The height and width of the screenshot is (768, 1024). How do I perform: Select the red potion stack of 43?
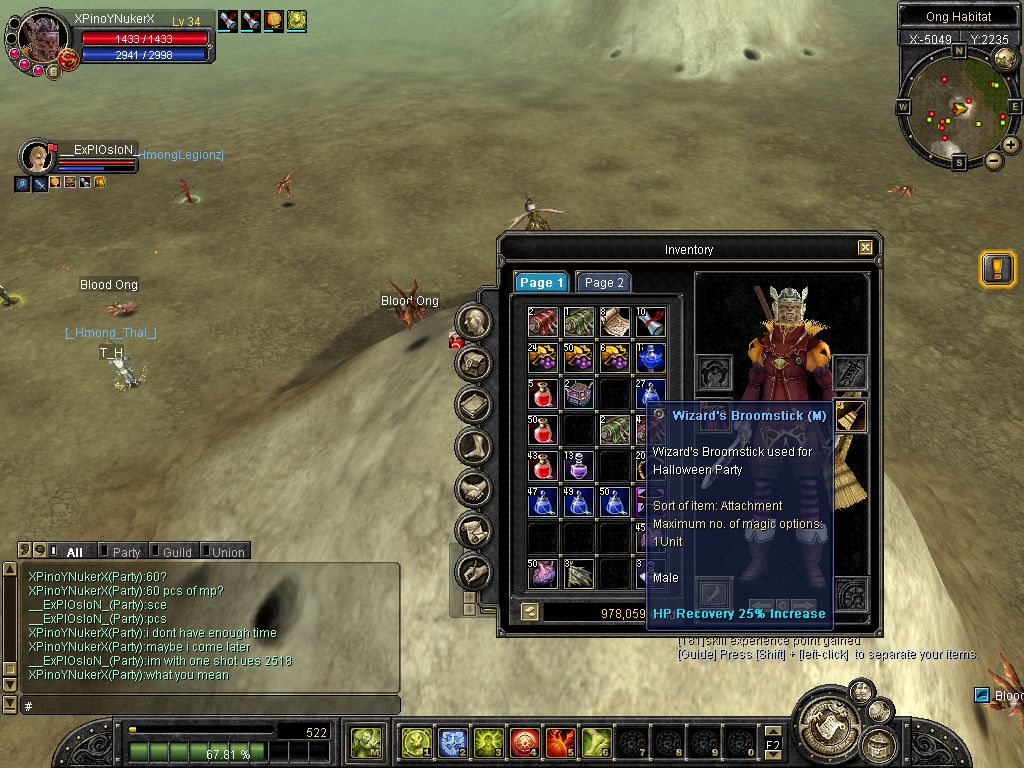542,466
